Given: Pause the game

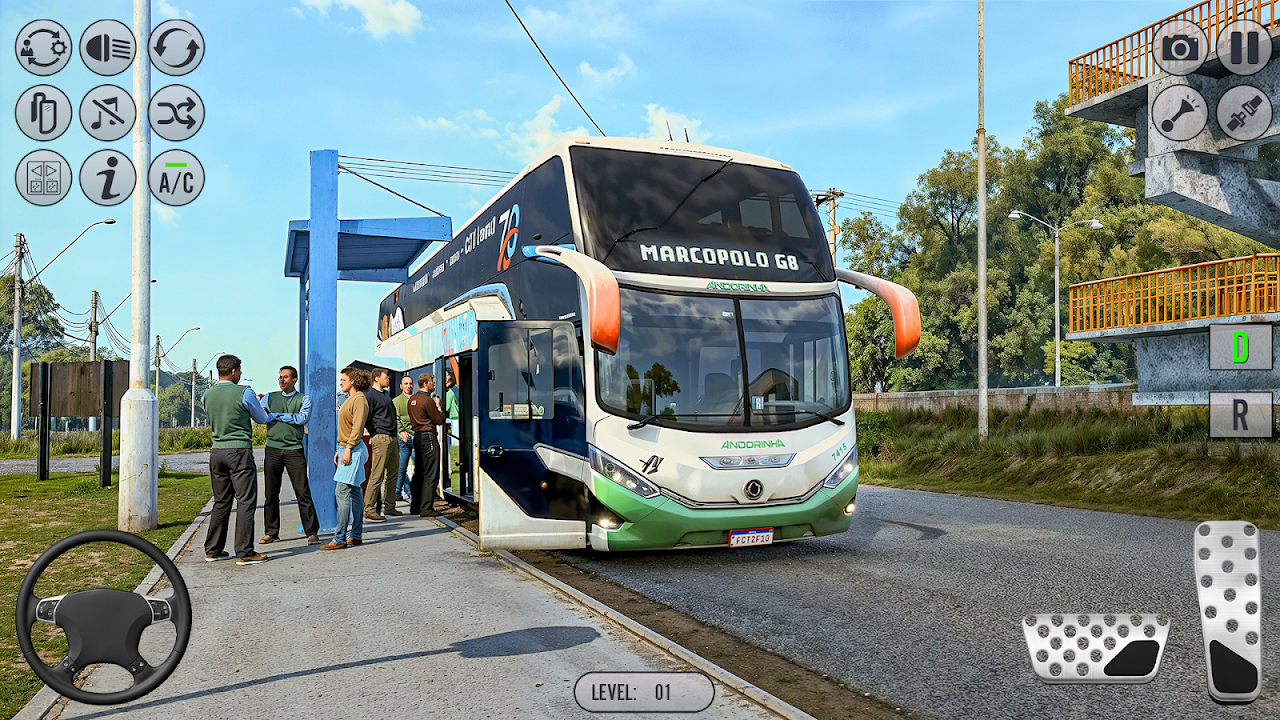Looking at the screenshot, I should (x=1244, y=47).
